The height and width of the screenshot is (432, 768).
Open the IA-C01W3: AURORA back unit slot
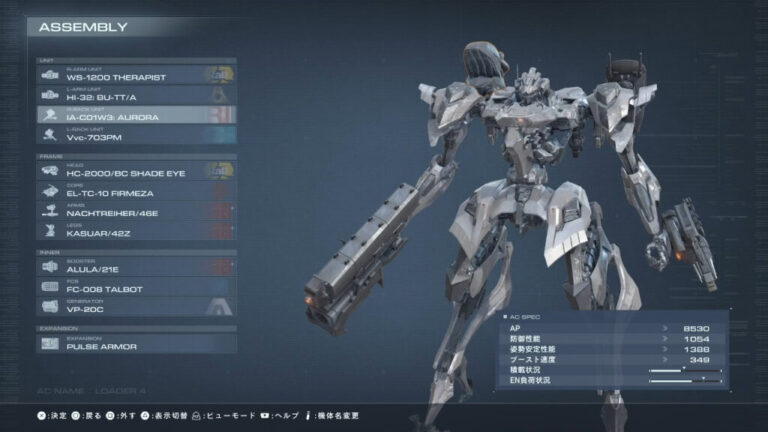(136, 115)
